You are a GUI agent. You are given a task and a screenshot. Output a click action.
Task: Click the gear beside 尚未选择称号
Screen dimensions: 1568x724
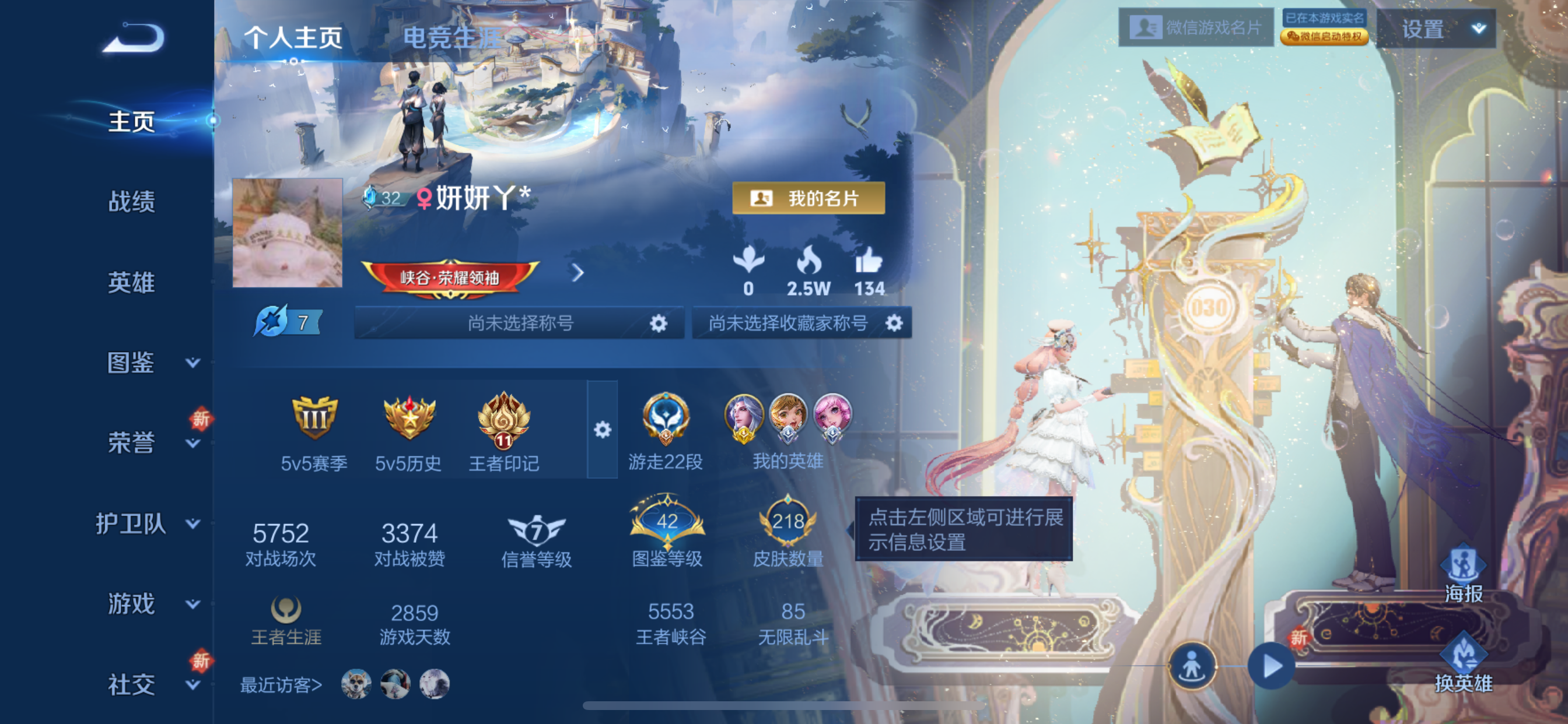coord(659,323)
